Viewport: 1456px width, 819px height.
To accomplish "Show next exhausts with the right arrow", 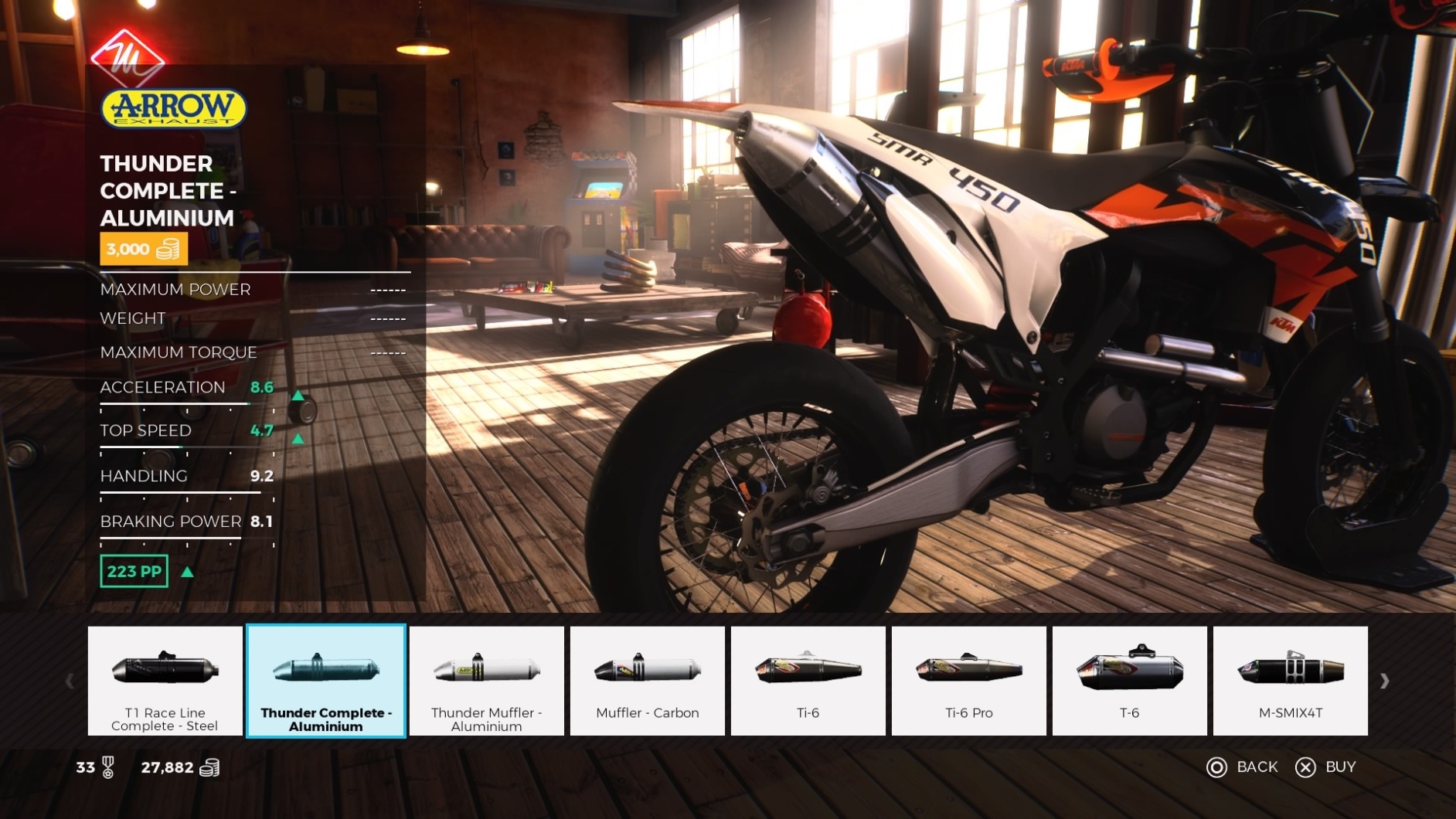I will (1384, 681).
